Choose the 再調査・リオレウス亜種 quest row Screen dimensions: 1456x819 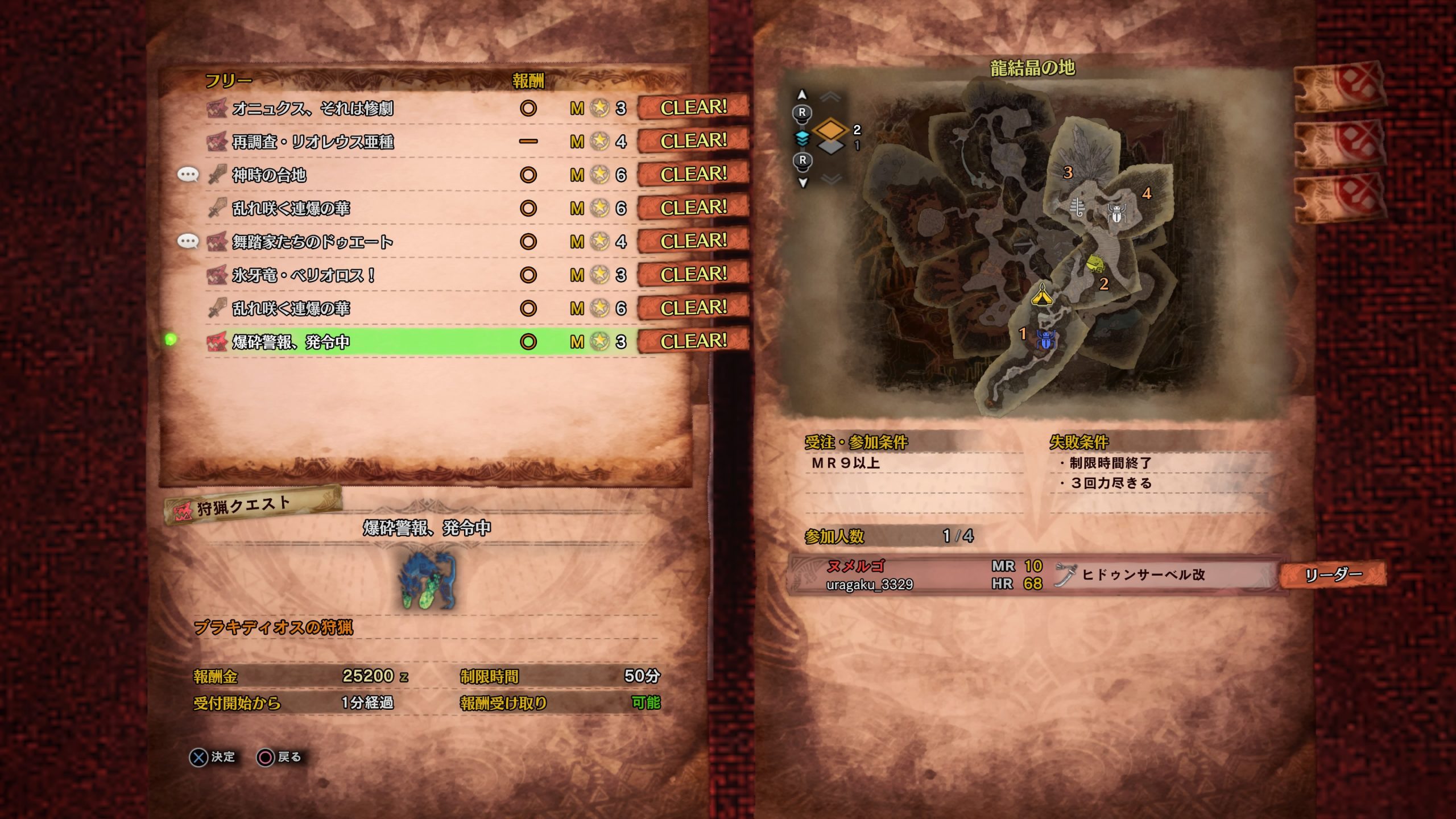click(313, 142)
